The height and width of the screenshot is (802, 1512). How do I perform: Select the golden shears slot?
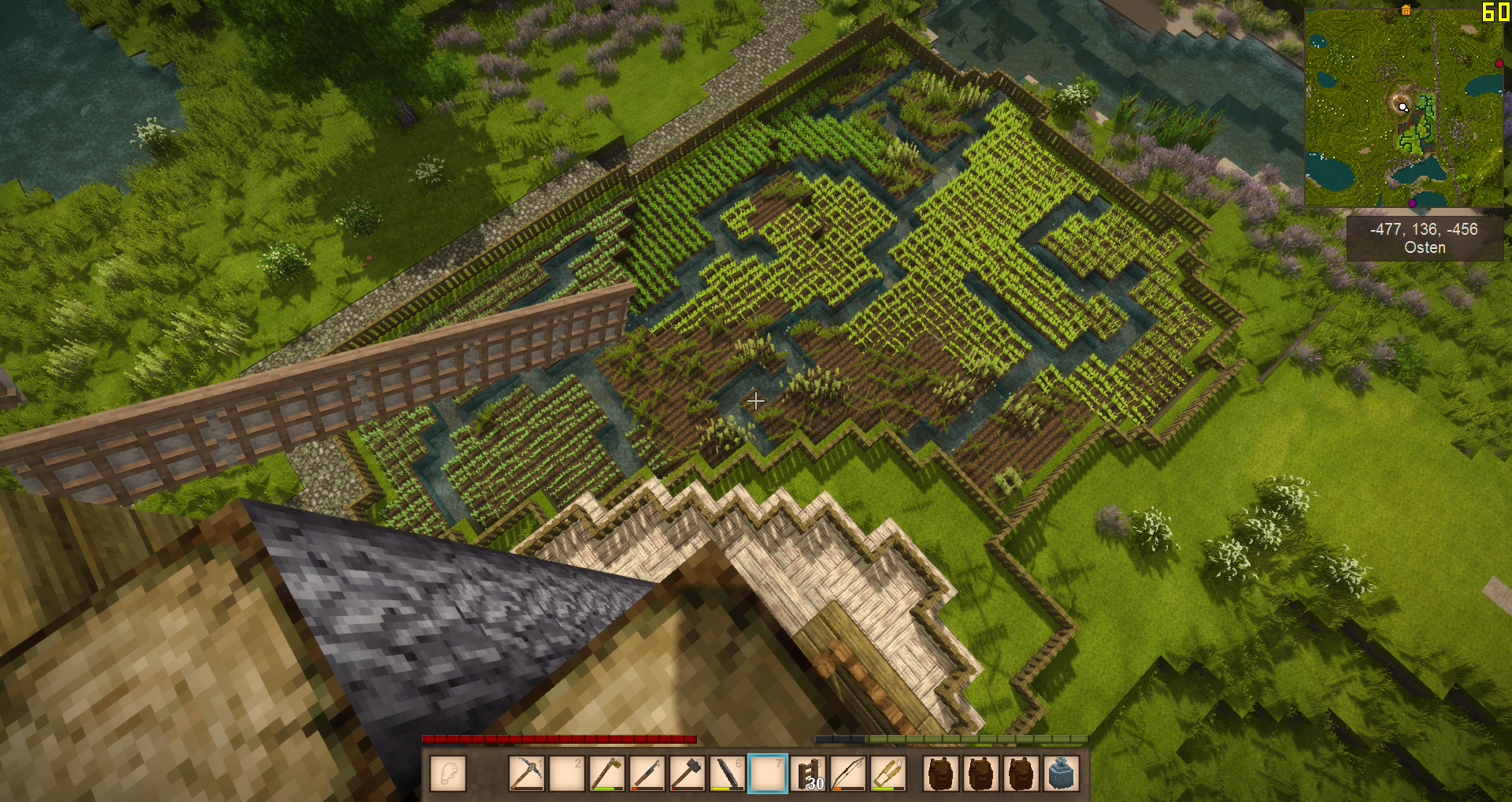coord(888,773)
